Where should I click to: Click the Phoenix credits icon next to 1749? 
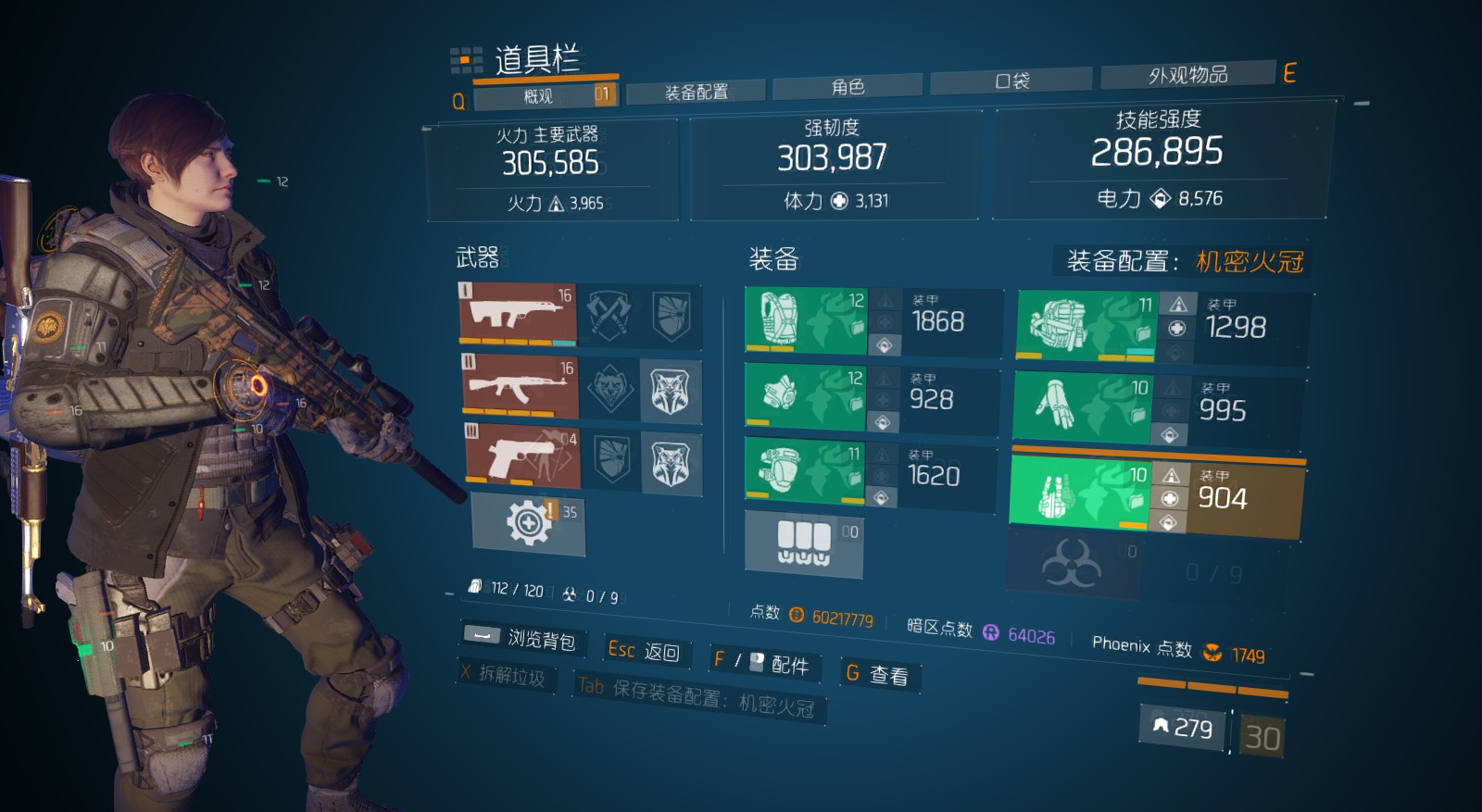click(x=1213, y=654)
